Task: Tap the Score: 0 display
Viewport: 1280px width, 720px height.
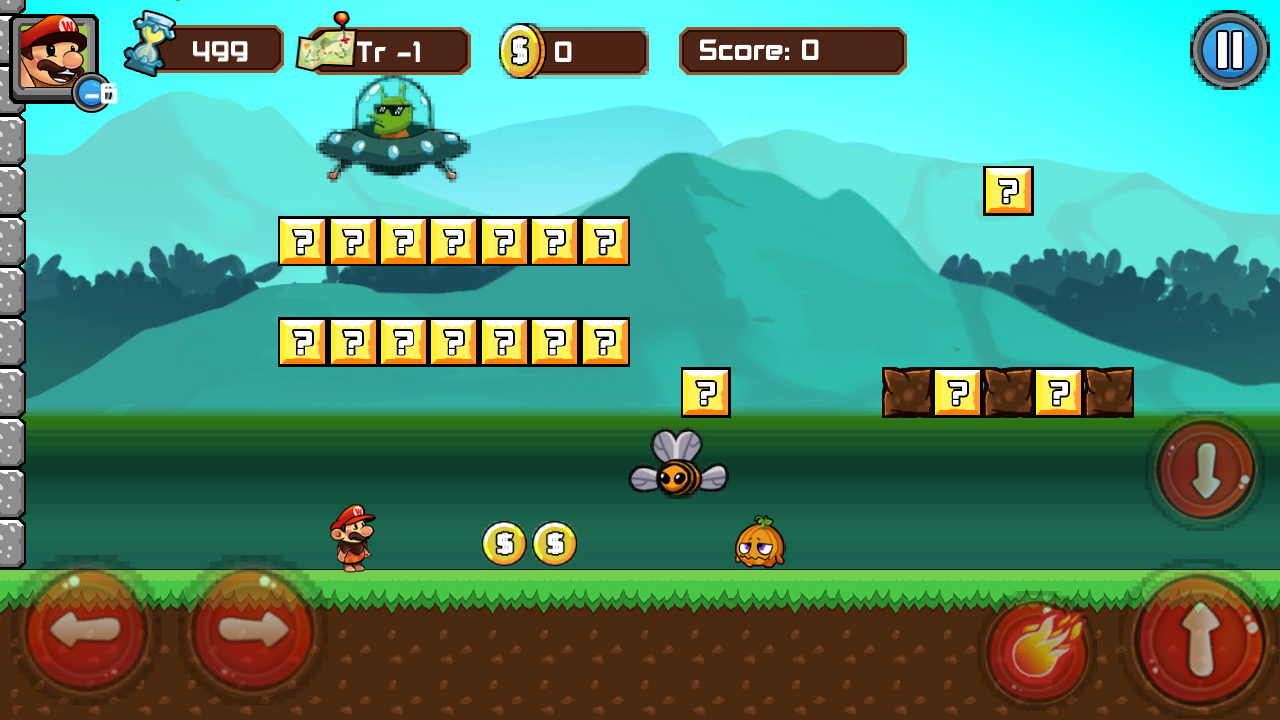Action: point(791,51)
